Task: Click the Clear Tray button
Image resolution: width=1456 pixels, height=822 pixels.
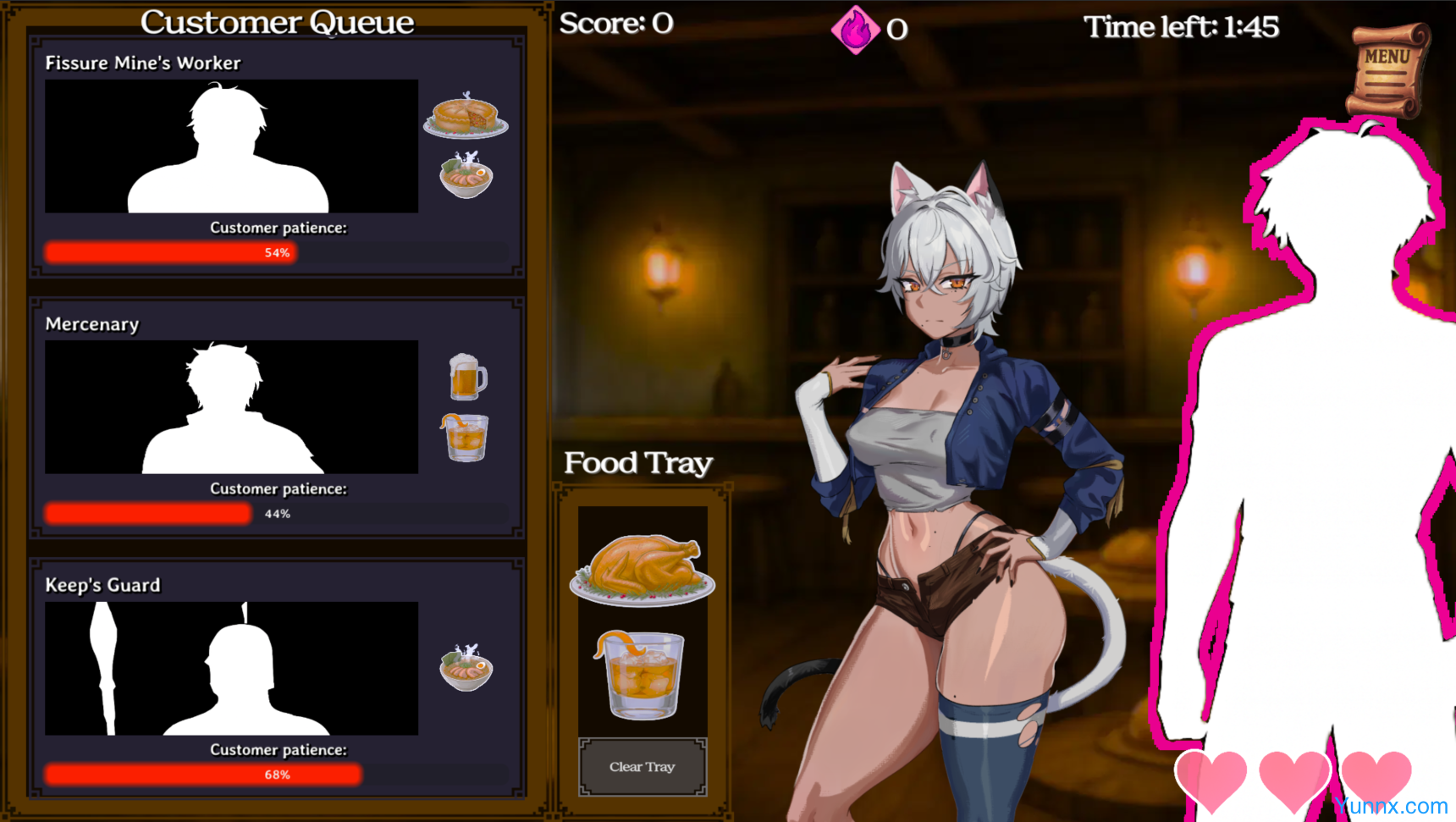Action: tap(643, 767)
